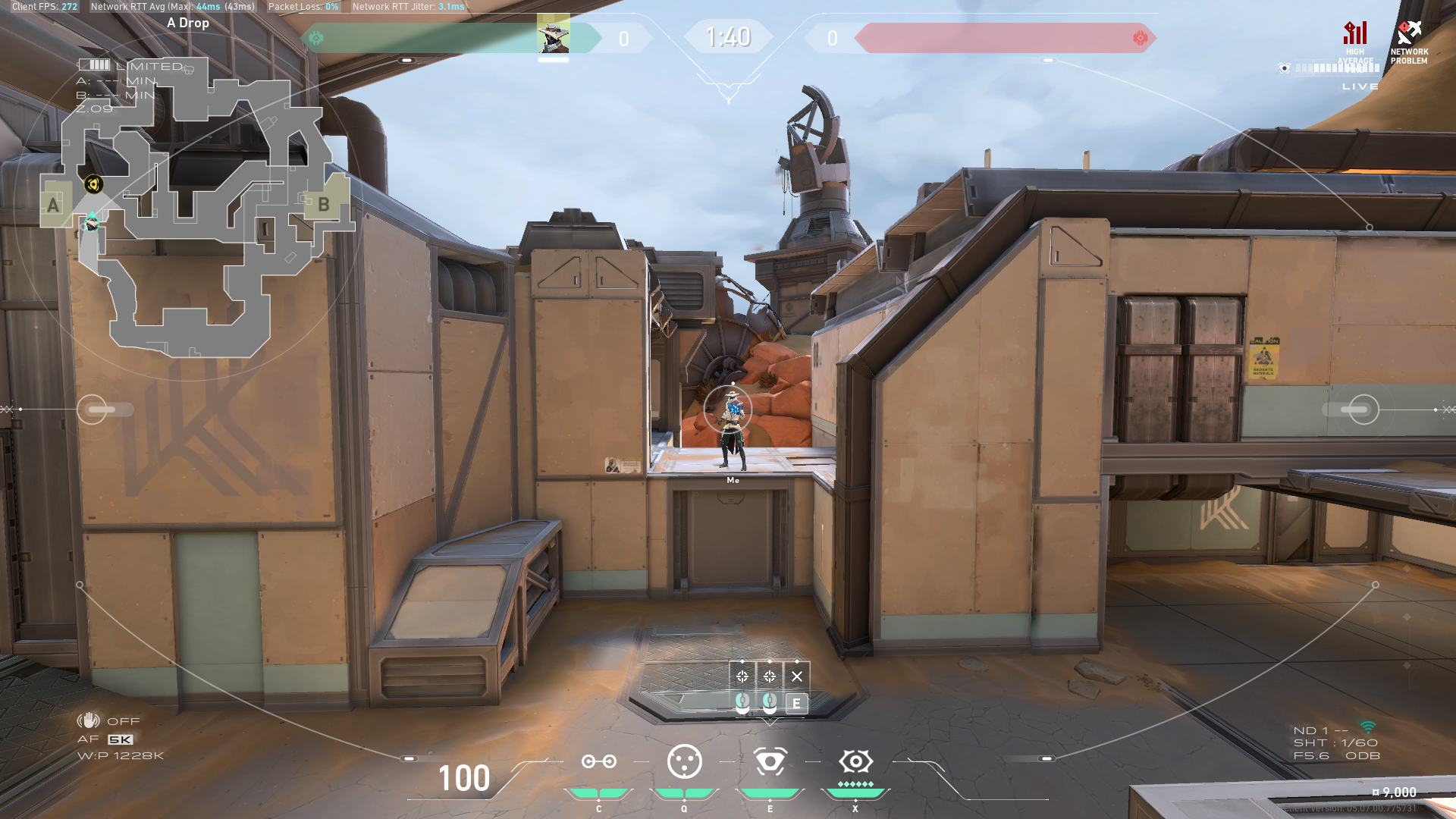Viewport: 1456px width, 819px height.
Task: Click the Annihilation ultimate eye icon above X
Action: point(856,761)
